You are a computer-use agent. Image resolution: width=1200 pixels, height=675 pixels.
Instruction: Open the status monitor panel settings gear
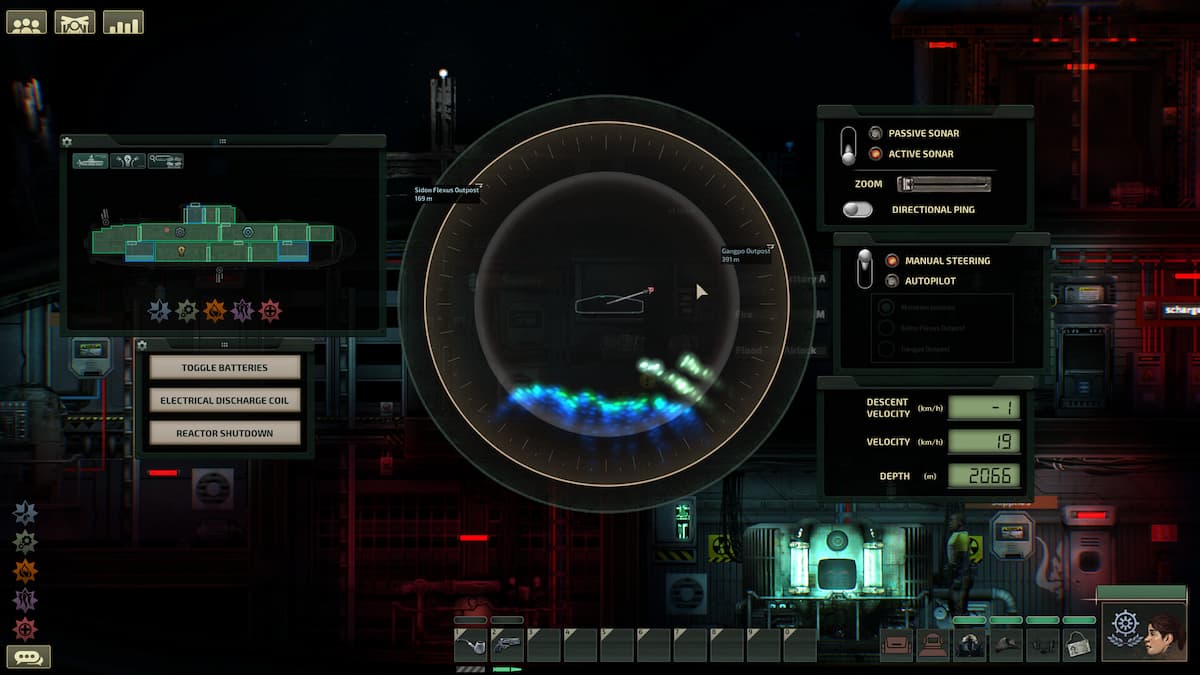pyautogui.click(x=67, y=142)
